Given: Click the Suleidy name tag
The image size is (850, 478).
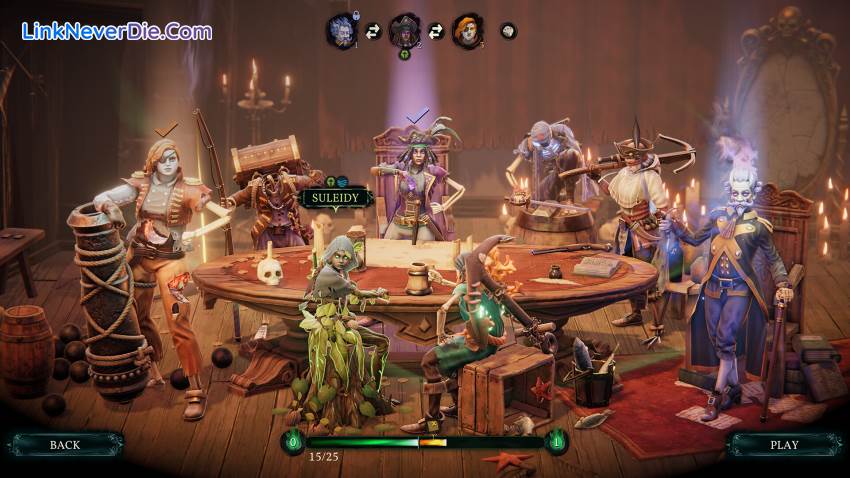Looking at the screenshot, I should pos(337,198).
